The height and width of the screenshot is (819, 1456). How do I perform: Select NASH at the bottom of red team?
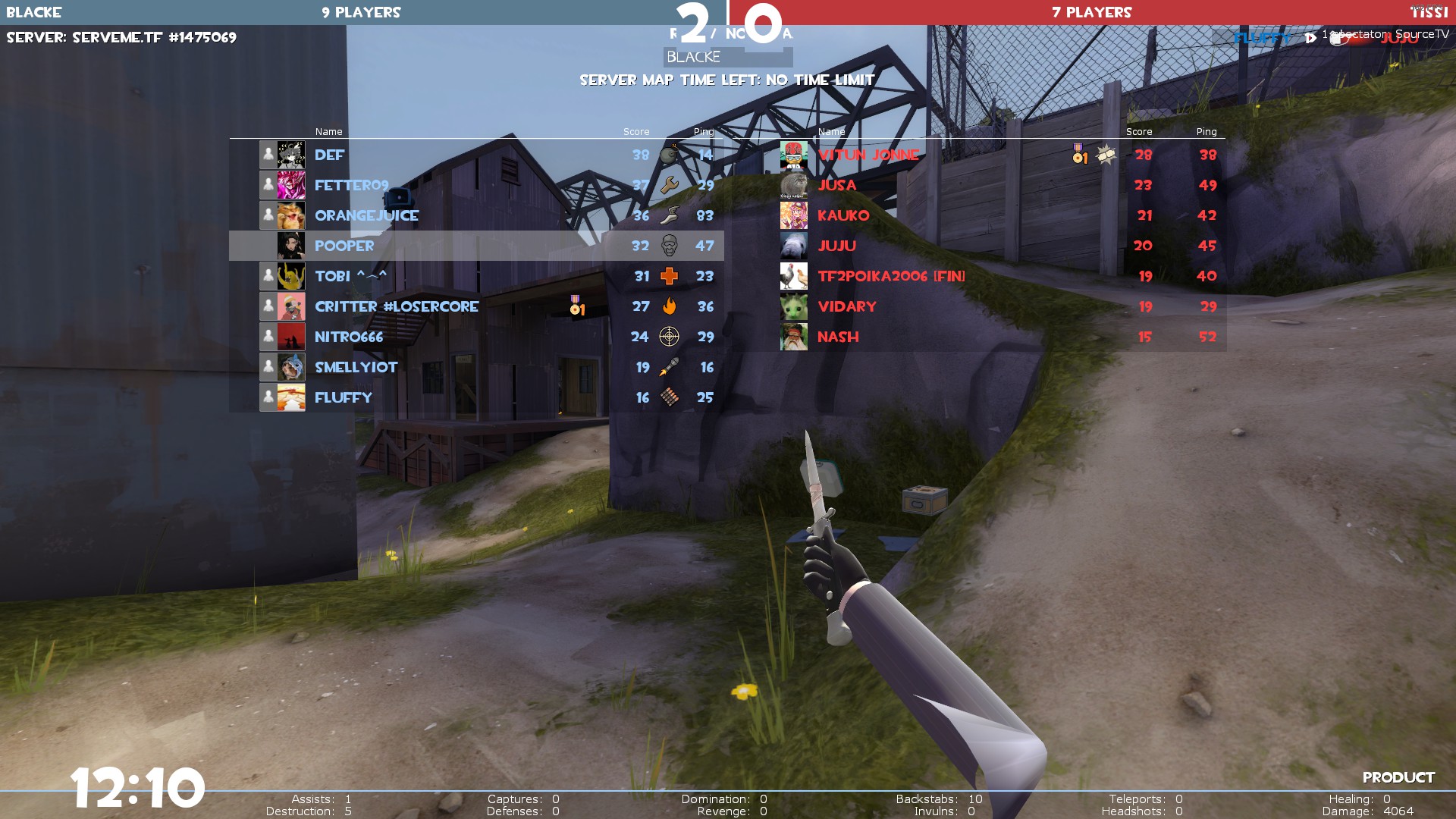tap(838, 337)
